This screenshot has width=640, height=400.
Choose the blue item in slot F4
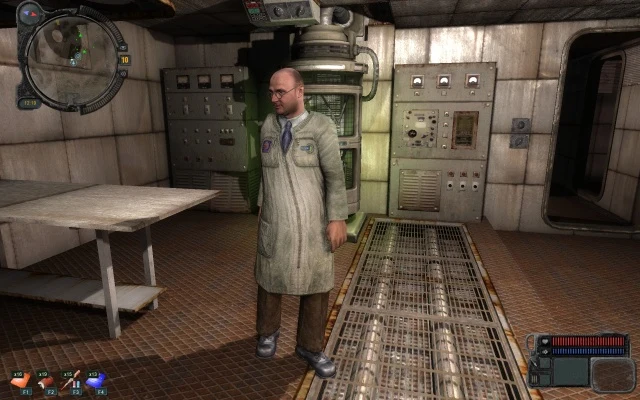click(x=97, y=381)
